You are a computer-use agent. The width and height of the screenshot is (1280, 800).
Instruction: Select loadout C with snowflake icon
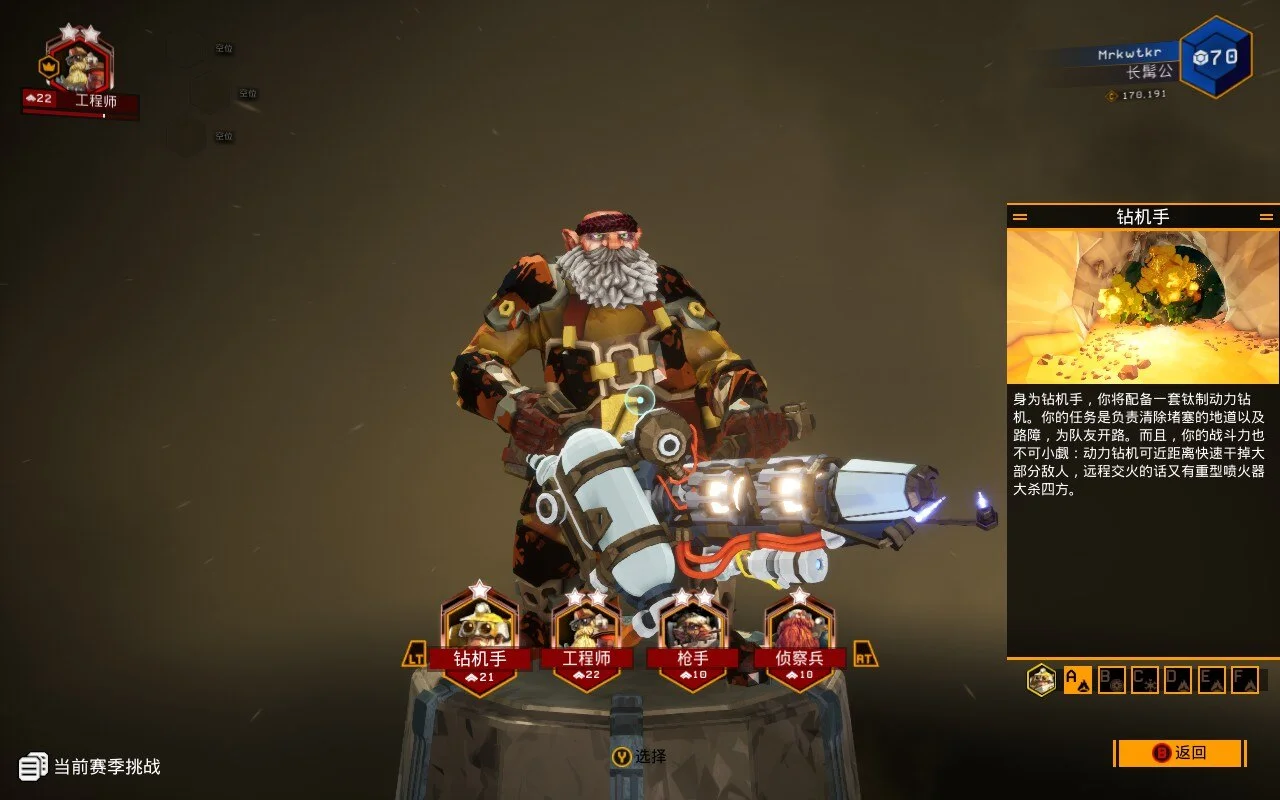(1144, 680)
